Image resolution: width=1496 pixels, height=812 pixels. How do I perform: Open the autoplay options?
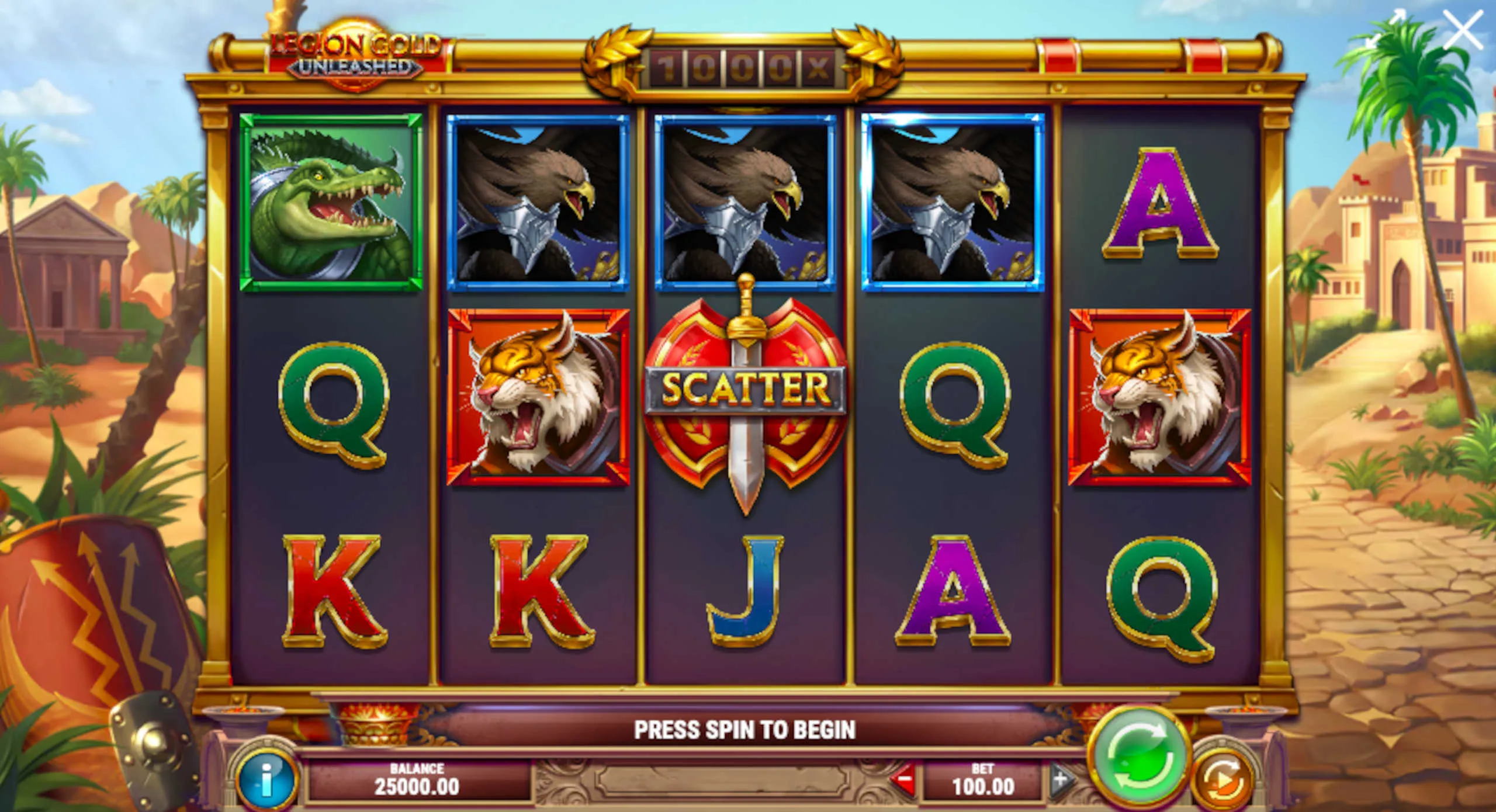pyautogui.click(x=1223, y=781)
